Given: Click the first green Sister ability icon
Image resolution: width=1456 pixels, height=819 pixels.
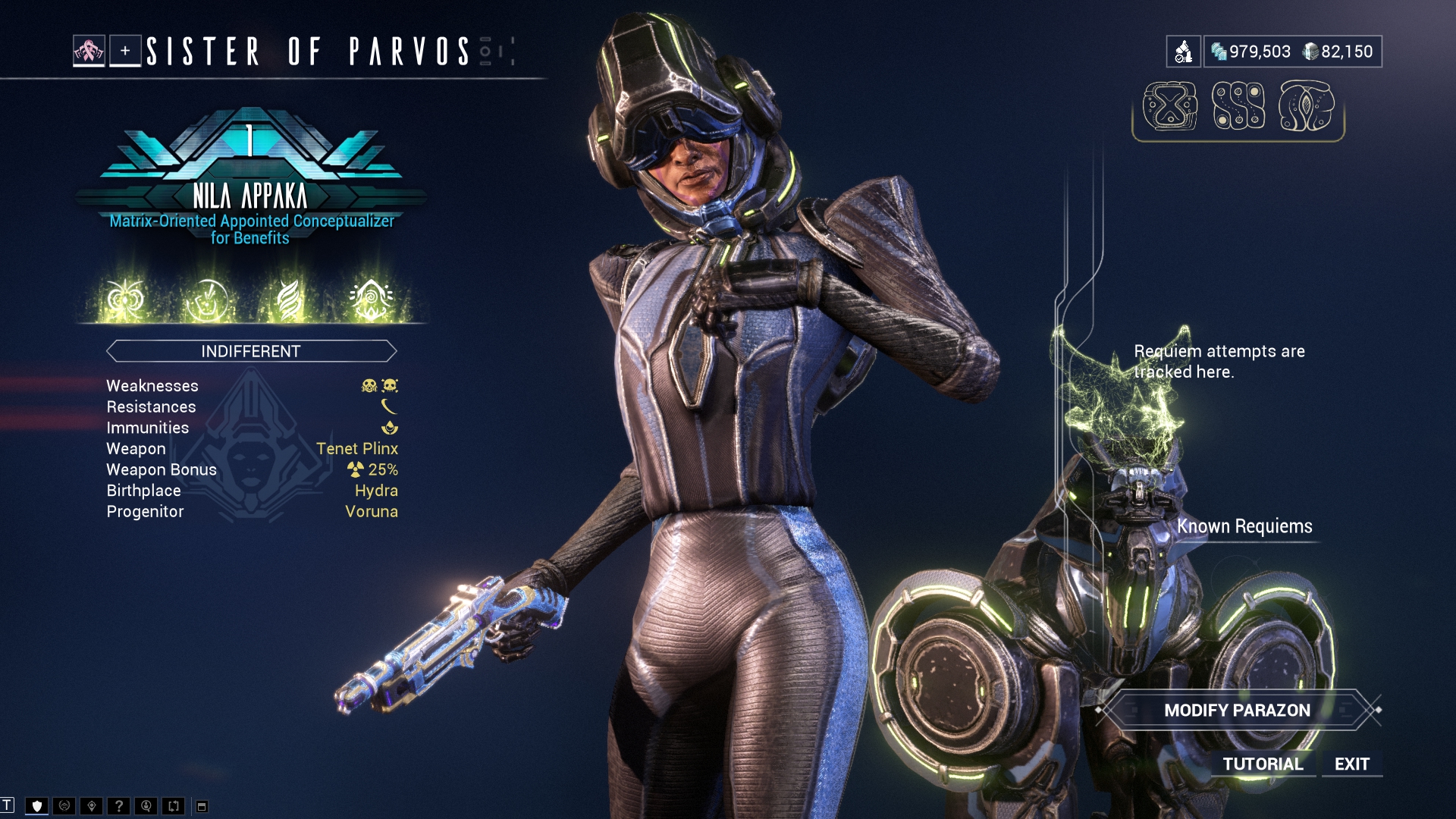Looking at the screenshot, I should pyautogui.click(x=125, y=300).
